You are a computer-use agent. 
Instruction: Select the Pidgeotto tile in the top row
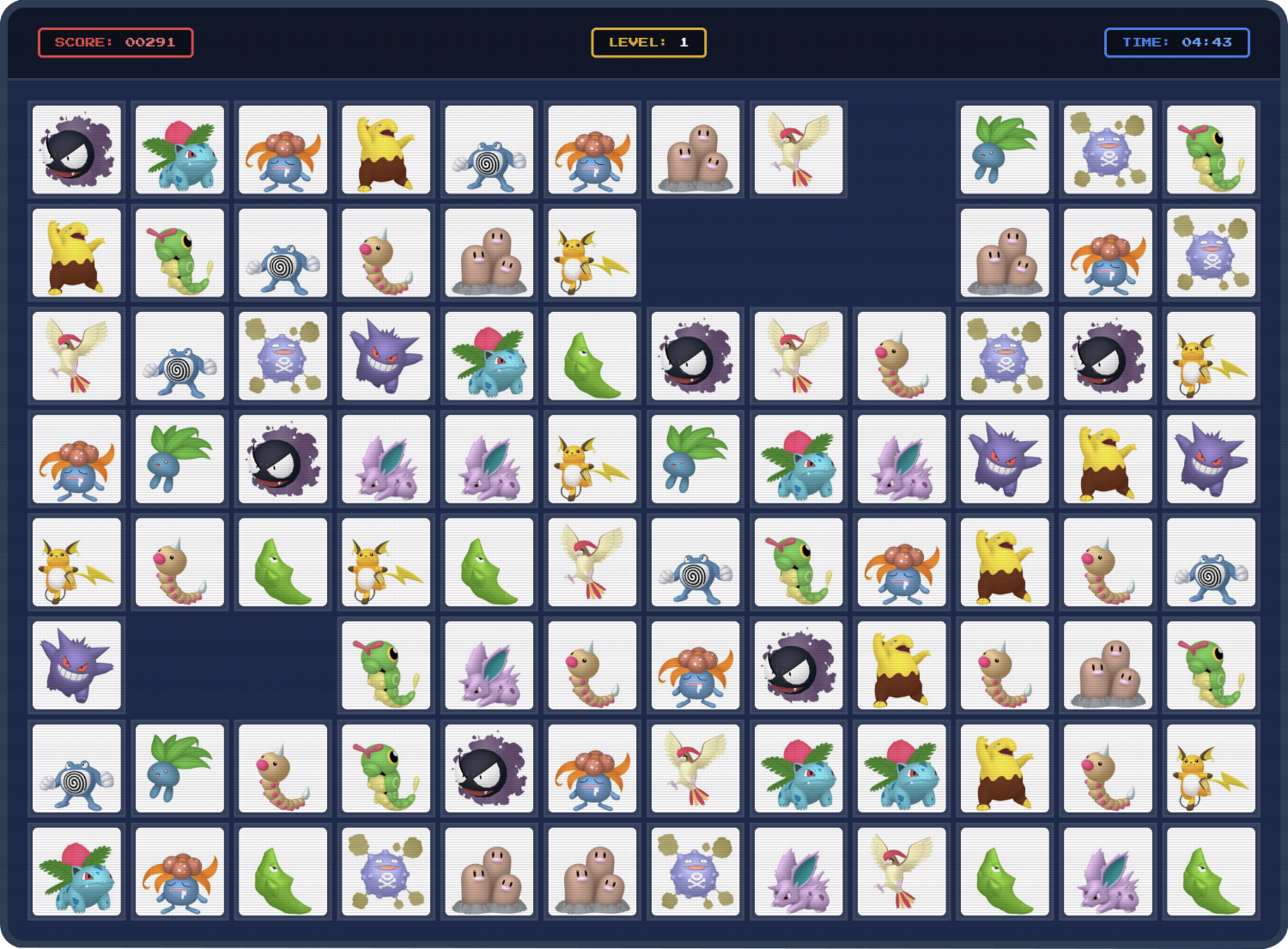coord(798,150)
